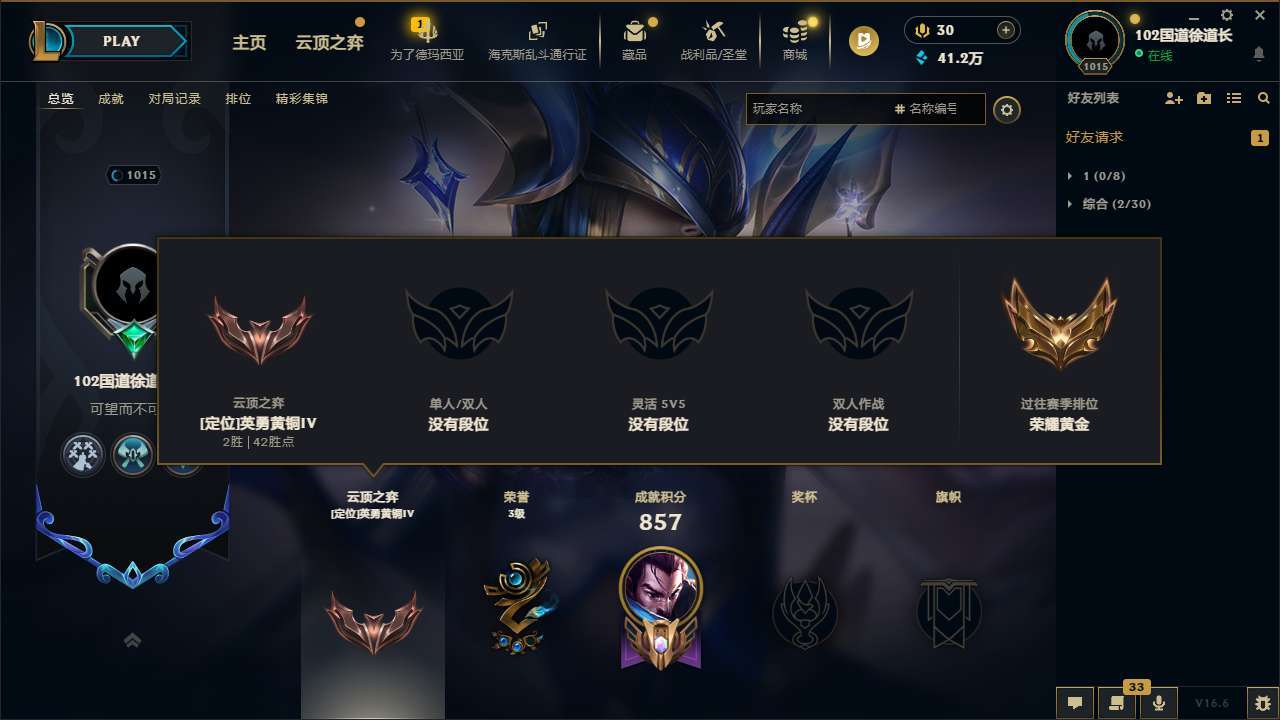Open the 藏品 (Collection) page icon
The image size is (1280, 720).
[x=636, y=31]
